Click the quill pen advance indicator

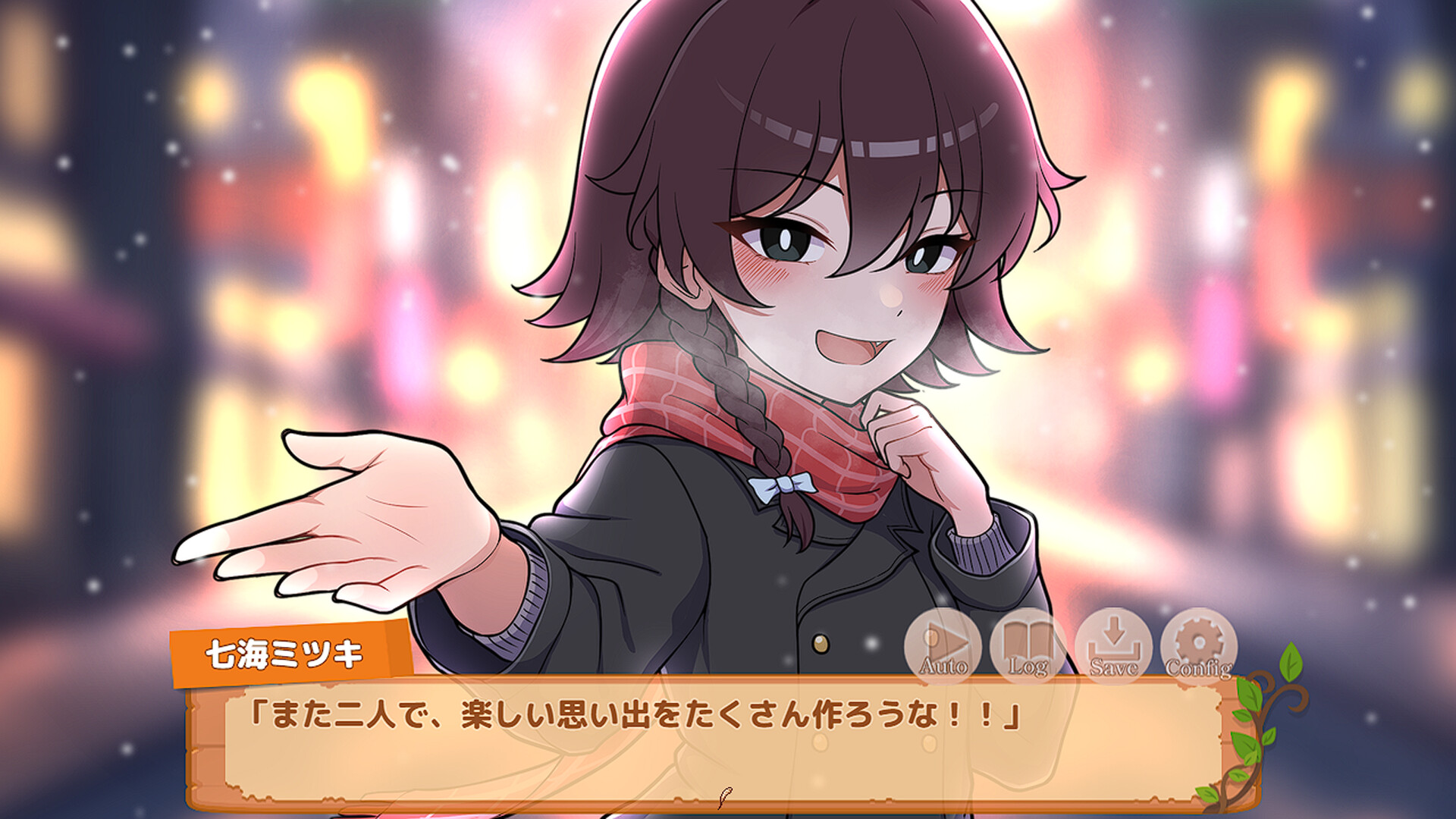tap(726, 796)
